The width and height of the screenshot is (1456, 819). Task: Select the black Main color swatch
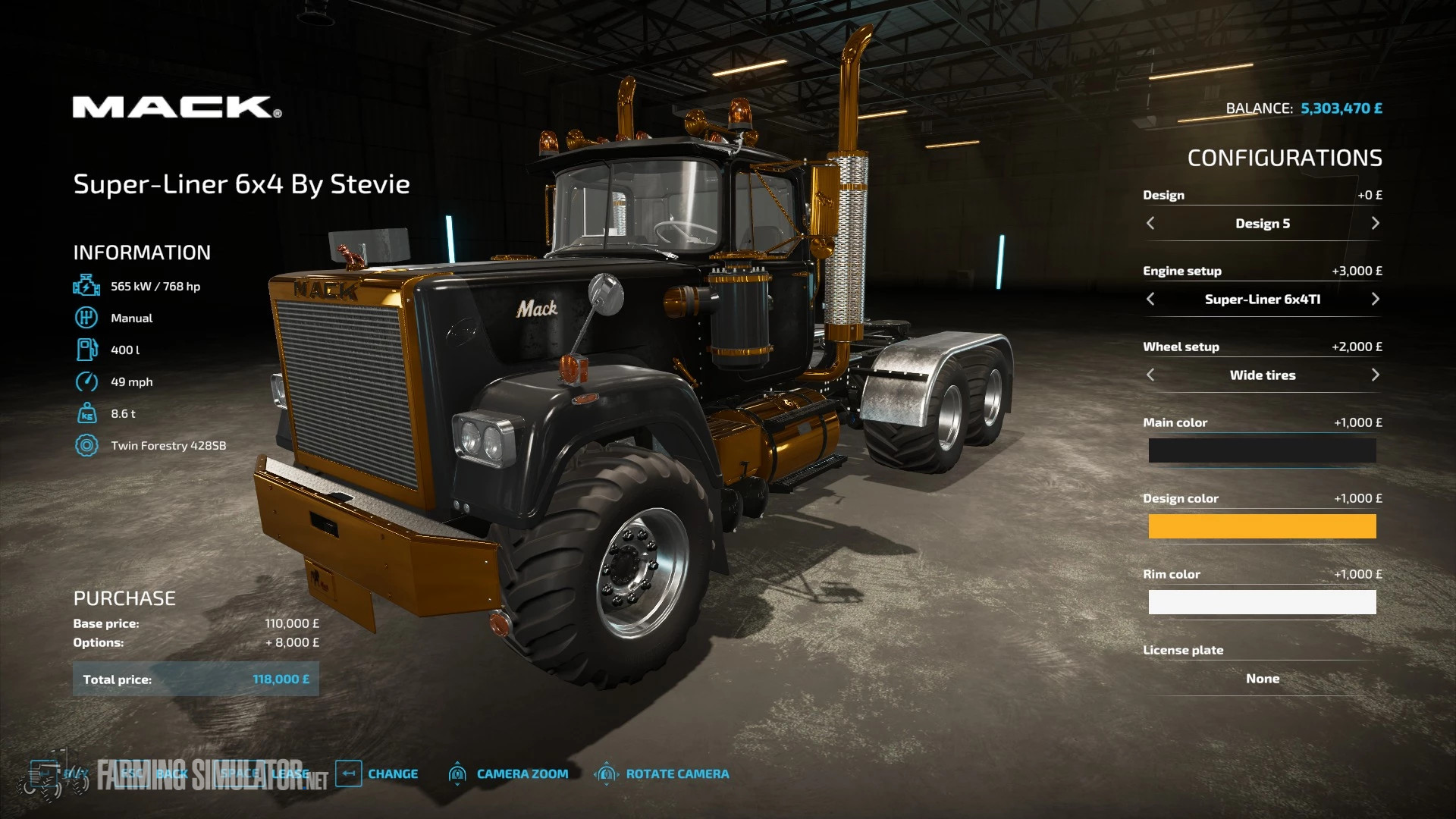click(1262, 450)
